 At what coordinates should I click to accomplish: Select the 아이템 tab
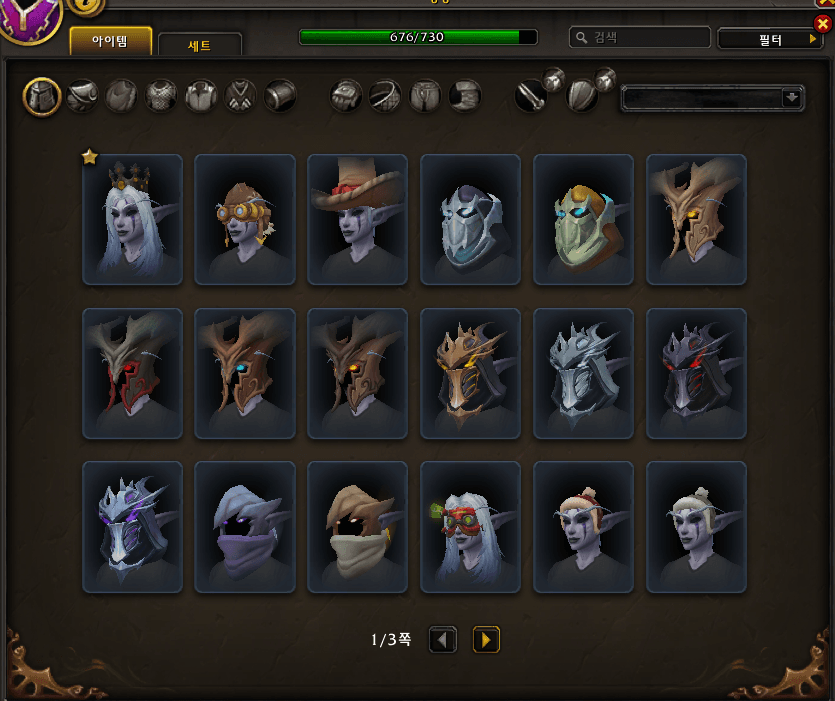point(111,41)
